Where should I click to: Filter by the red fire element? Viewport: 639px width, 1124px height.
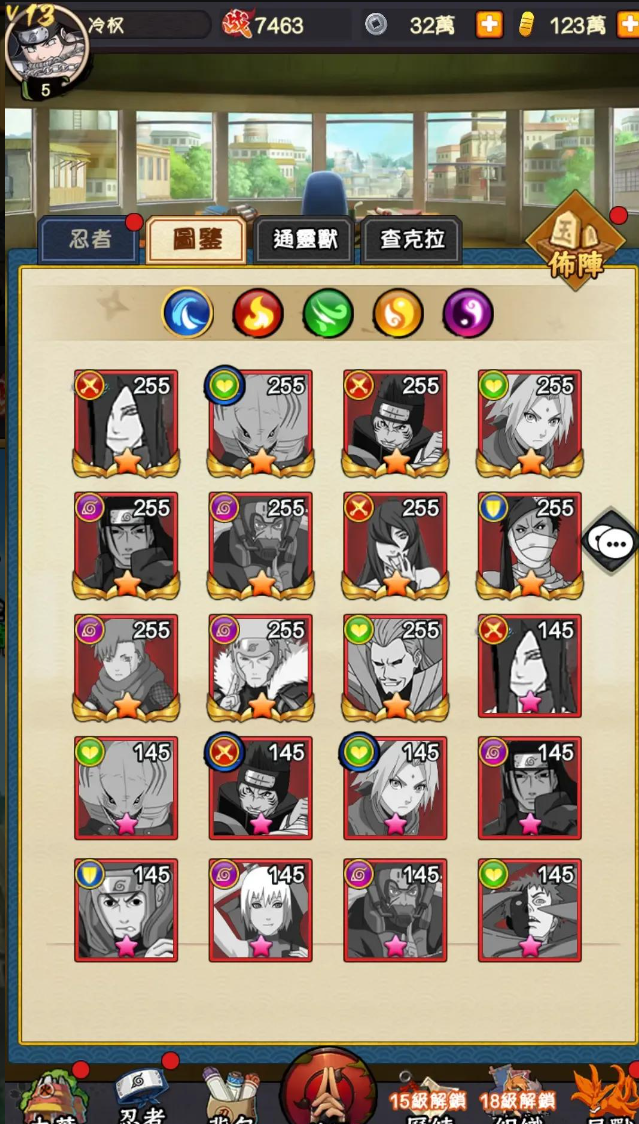coord(258,314)
